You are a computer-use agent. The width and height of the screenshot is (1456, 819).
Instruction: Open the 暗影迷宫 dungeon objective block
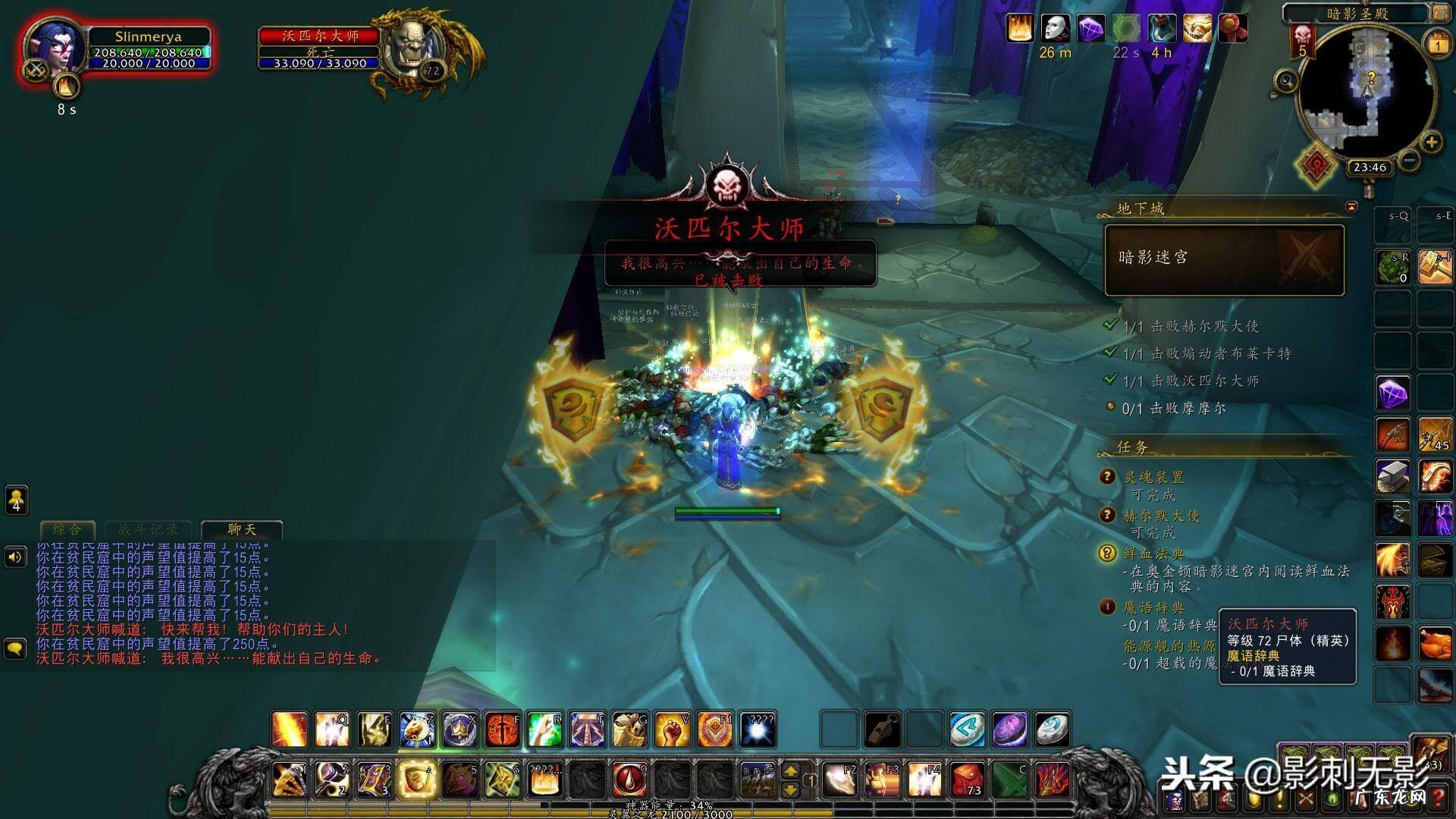1224,259
